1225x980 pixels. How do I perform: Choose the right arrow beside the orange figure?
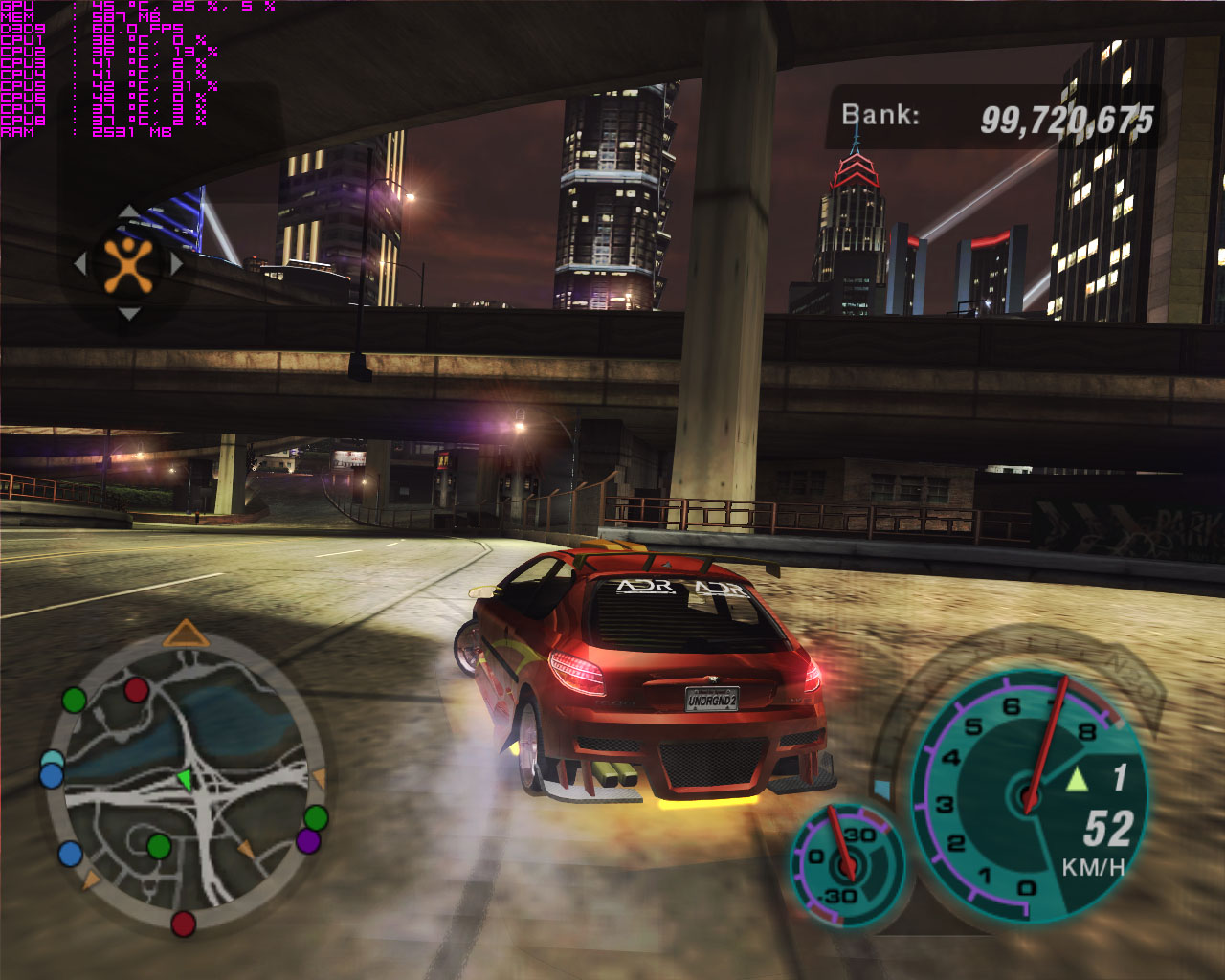click(176, 264)
